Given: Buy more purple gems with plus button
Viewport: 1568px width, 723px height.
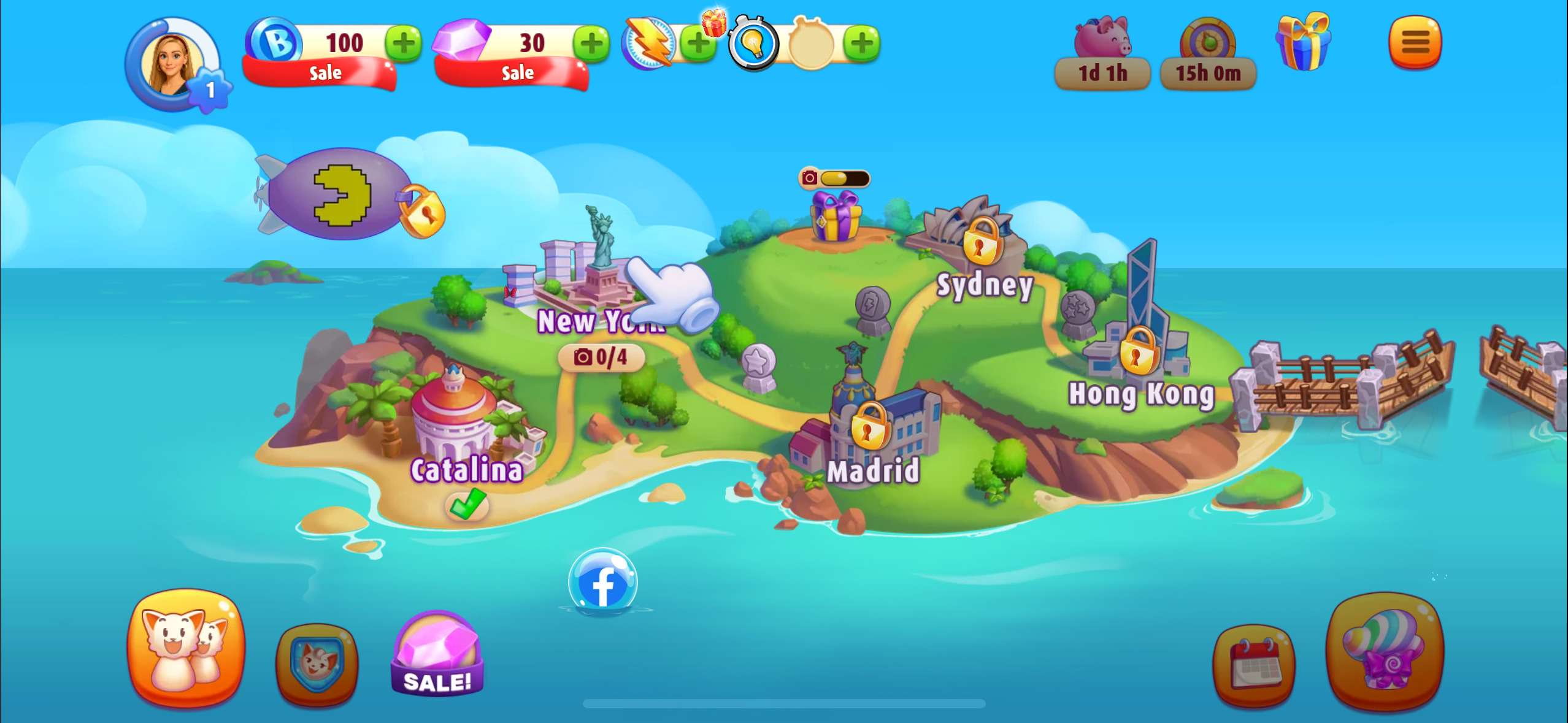Looking at the screenshot, I should [x=591, y=43].
